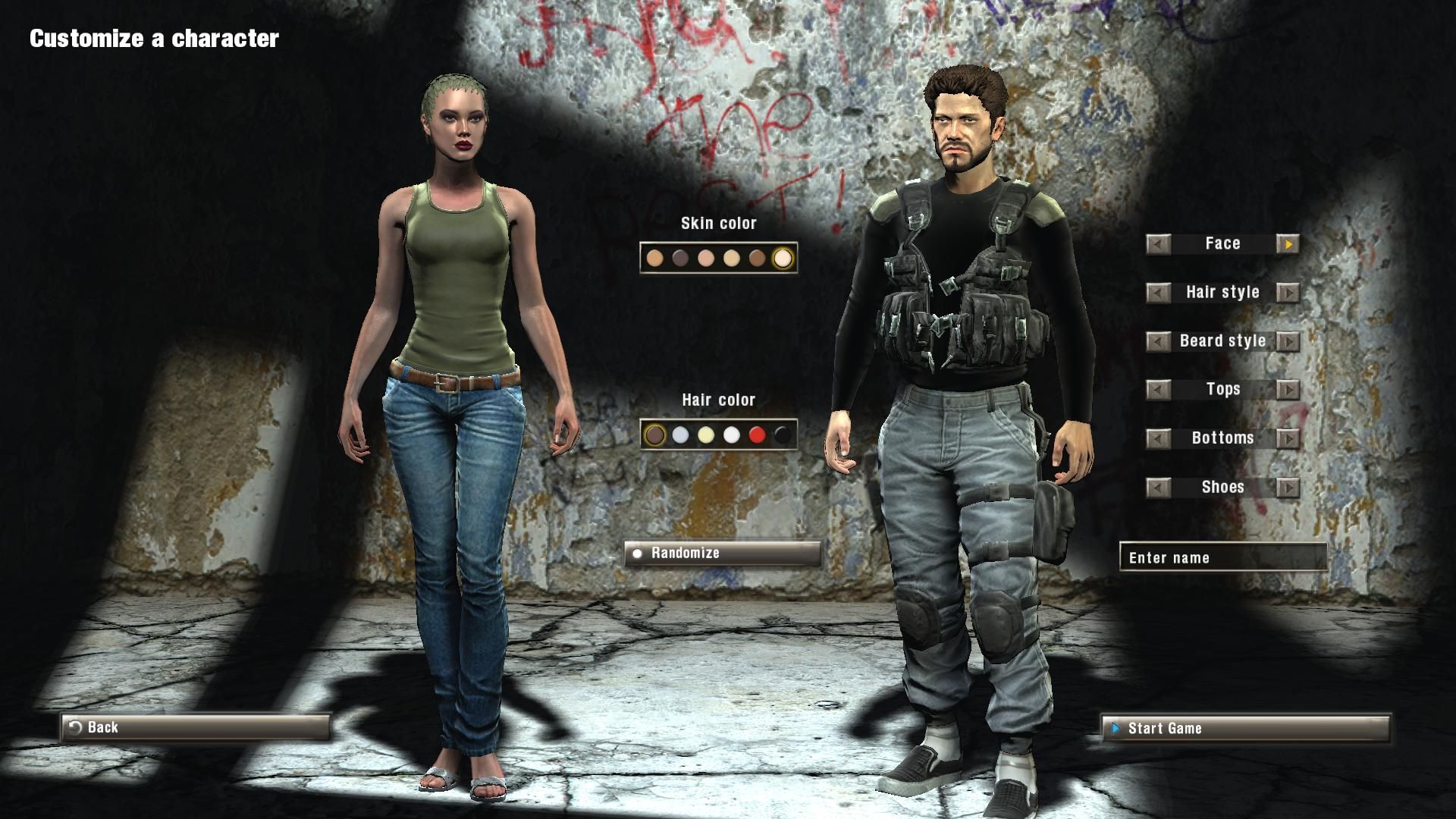Choose the next Hair style

1288,293
